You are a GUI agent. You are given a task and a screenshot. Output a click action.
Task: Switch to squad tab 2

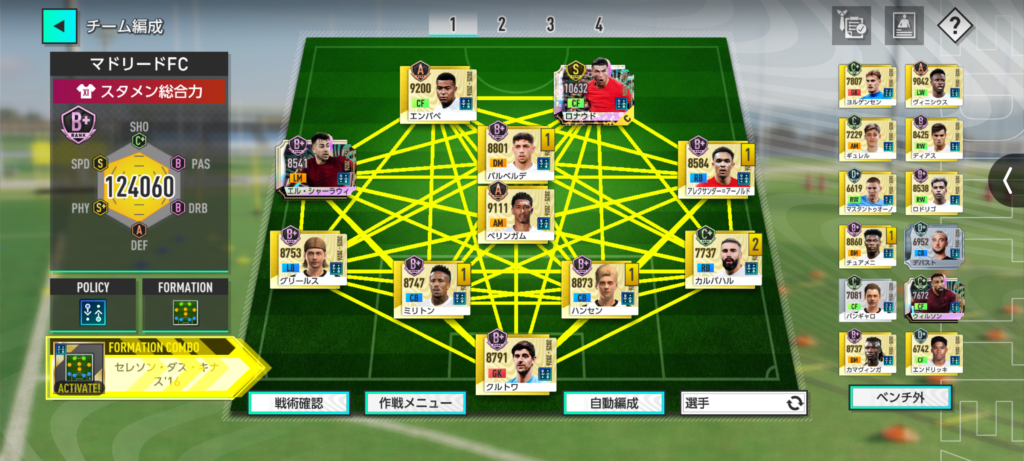(501, 25)
